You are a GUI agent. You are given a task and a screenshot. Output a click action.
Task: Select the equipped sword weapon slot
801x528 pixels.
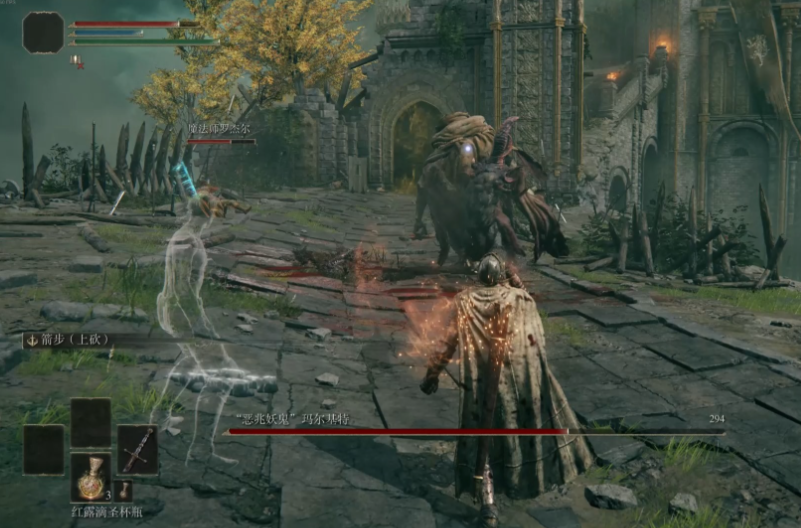pyautogui.click(x=137, y=449)
